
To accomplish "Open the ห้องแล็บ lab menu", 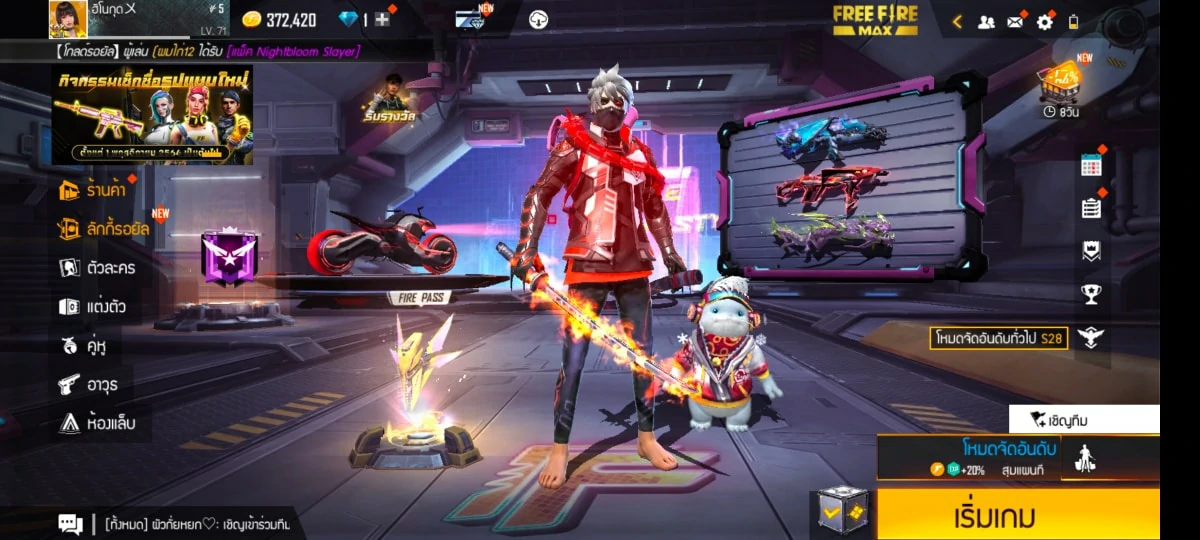I will click(x=97, y=423).
